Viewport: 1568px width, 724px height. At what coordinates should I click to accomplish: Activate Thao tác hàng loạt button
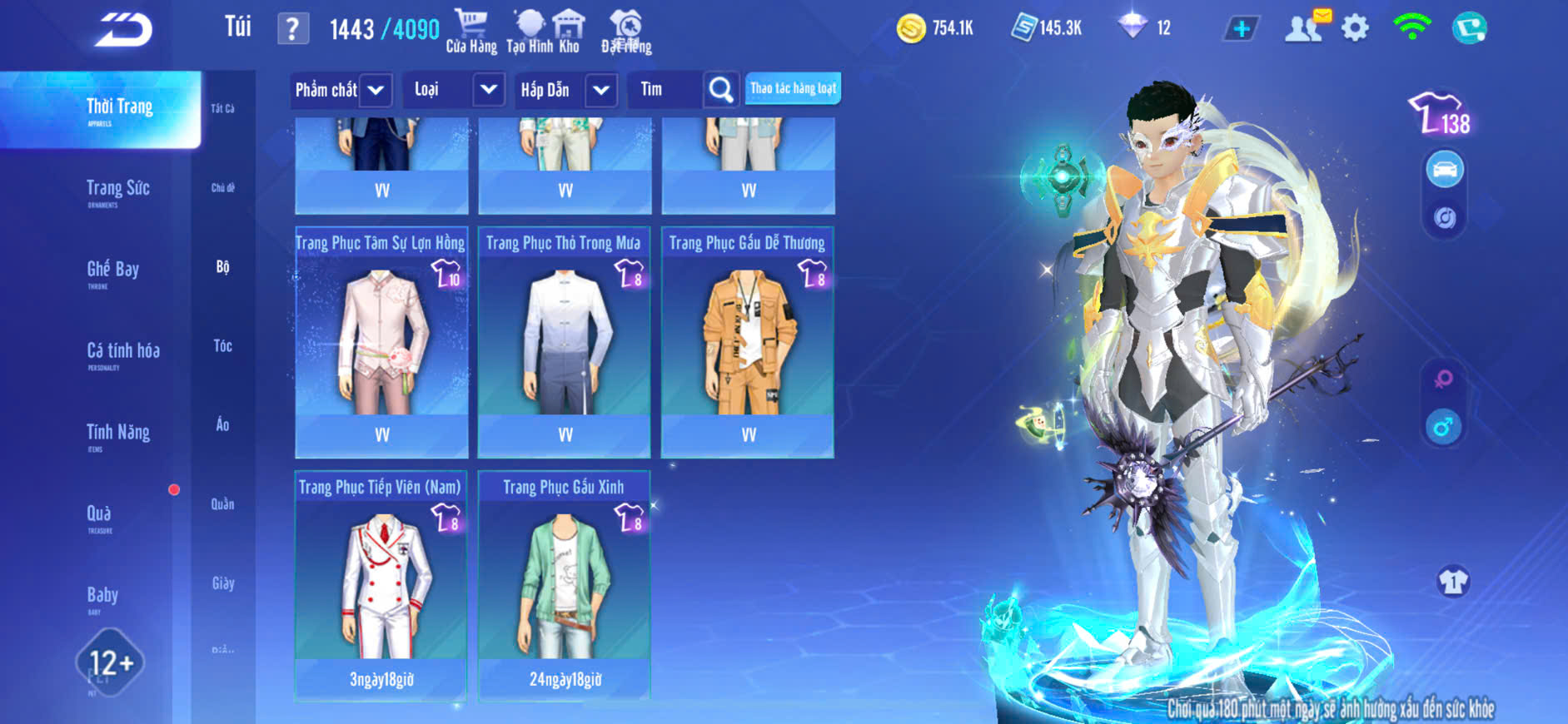[x=793, y=88]
